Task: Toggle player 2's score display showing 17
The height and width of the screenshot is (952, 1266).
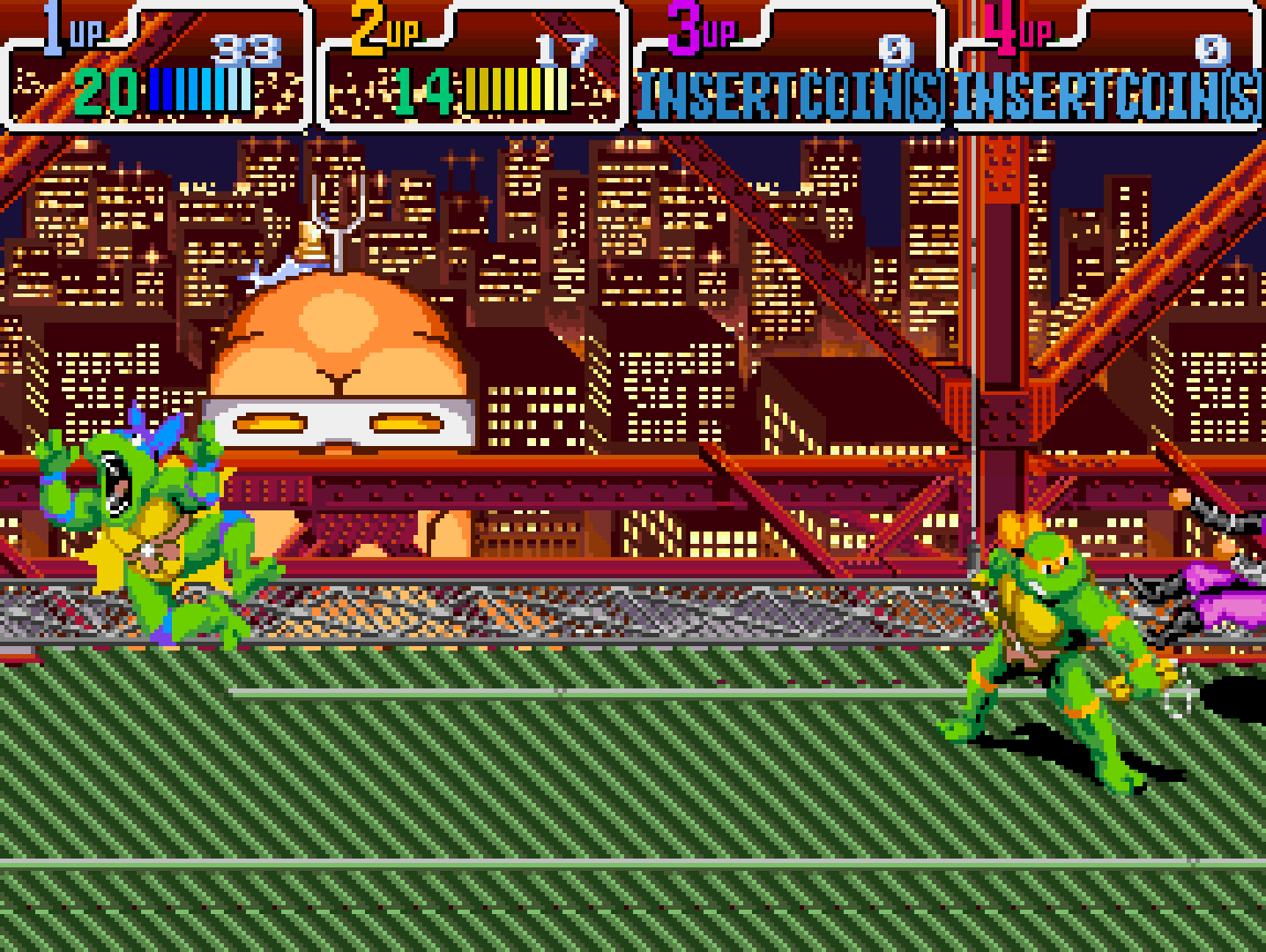Action: coord(564,48)
